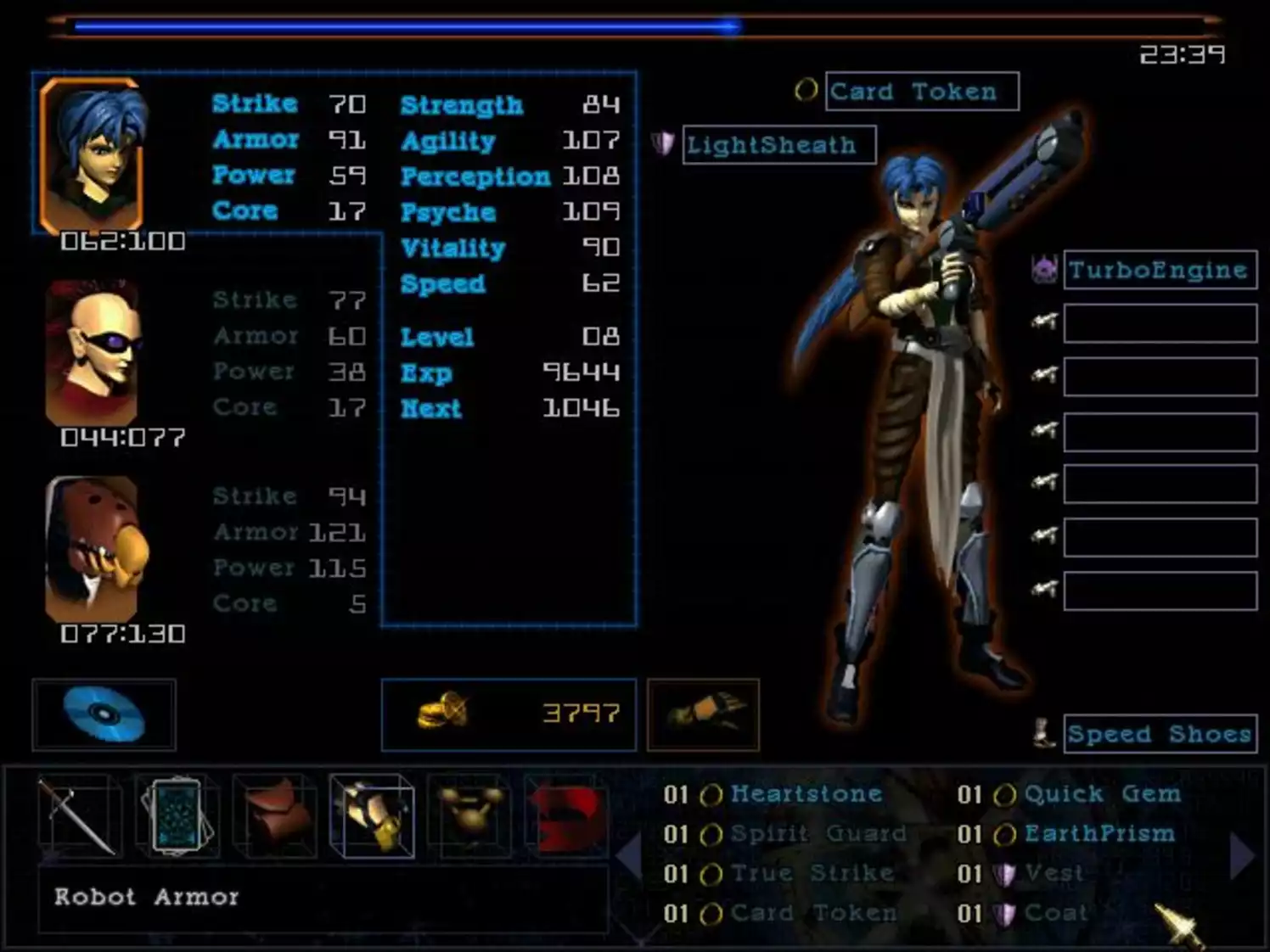Switch to the Robot Armor category tab

(372, 815)
